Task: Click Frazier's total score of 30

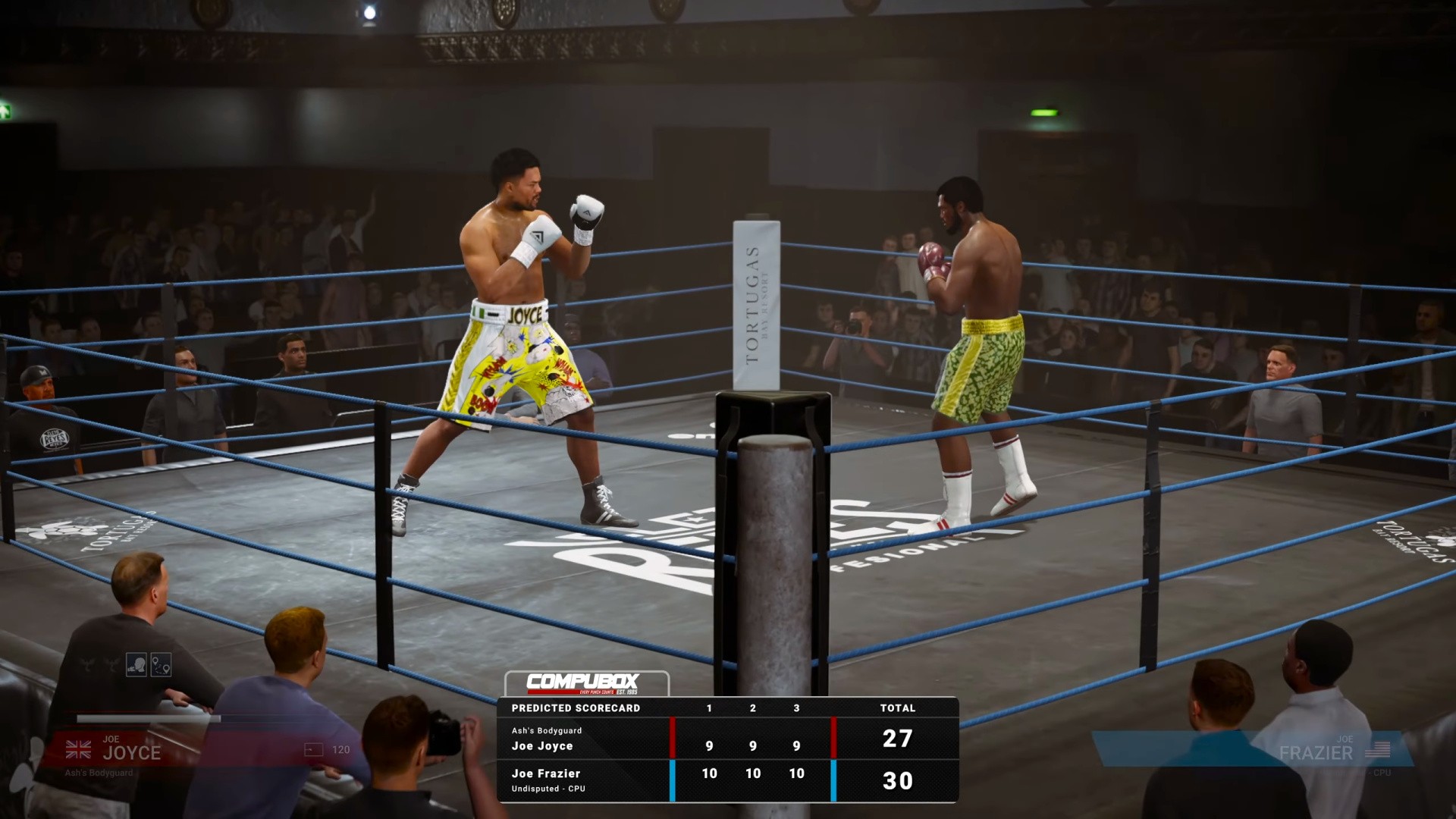Action: pyautogui.click(x=898, y=781)
